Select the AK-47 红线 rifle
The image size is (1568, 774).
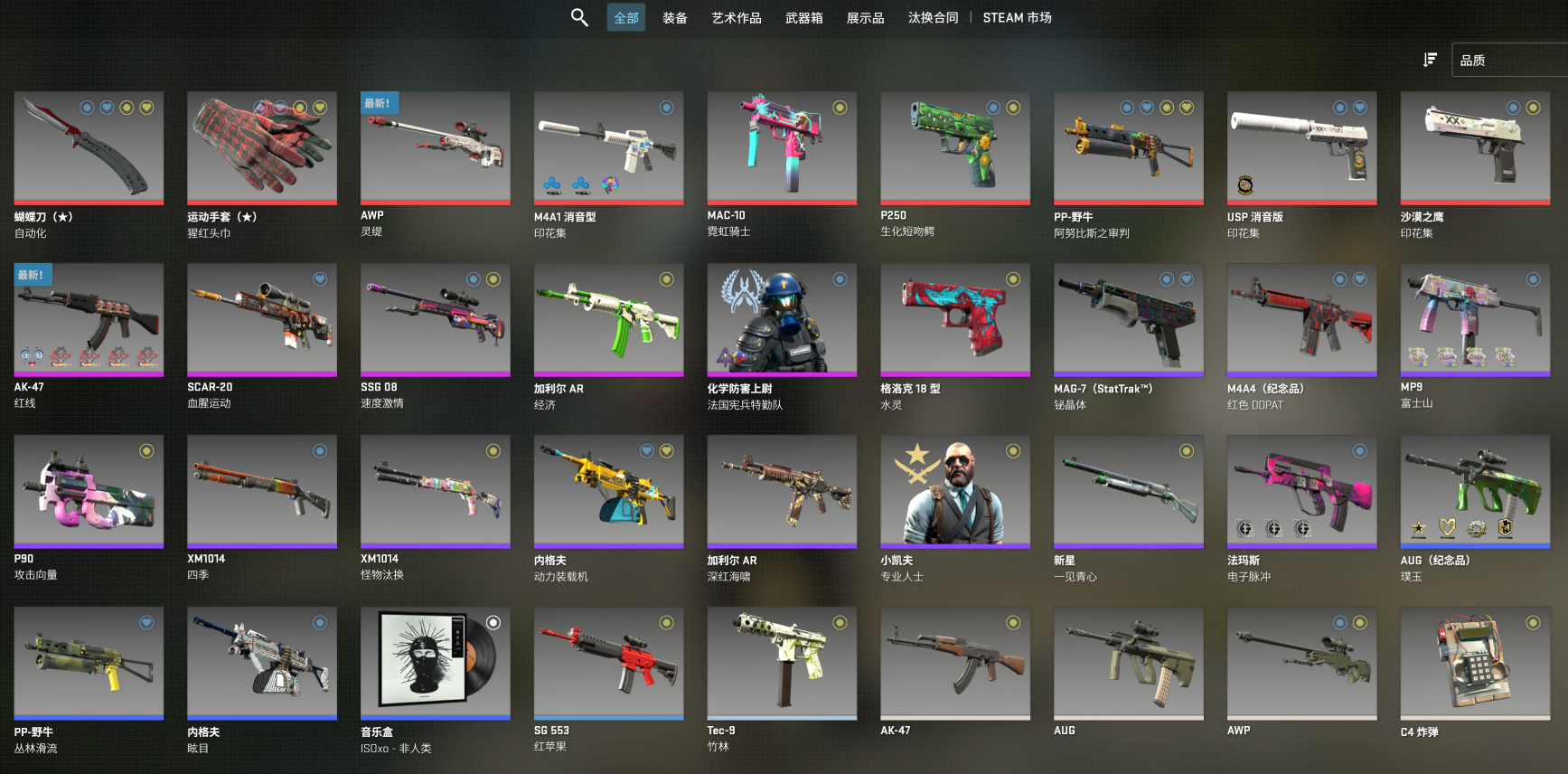(x=89, y=319)
